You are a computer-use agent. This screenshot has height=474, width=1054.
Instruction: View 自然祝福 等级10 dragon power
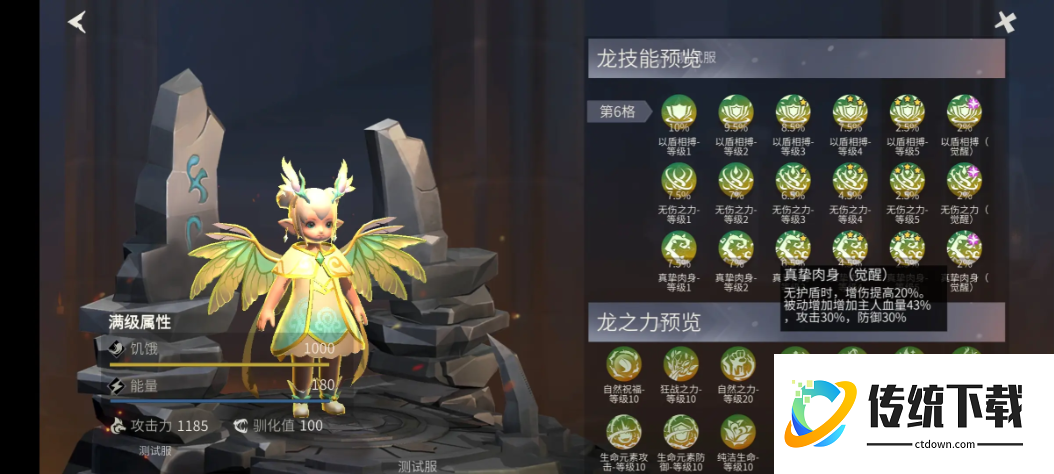tap(624, 364)
